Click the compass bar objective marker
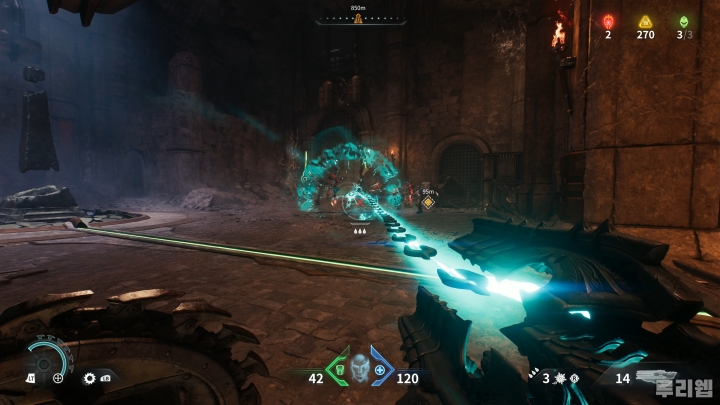720x405 pixels. pyautogui.click(x=359, y=19)
